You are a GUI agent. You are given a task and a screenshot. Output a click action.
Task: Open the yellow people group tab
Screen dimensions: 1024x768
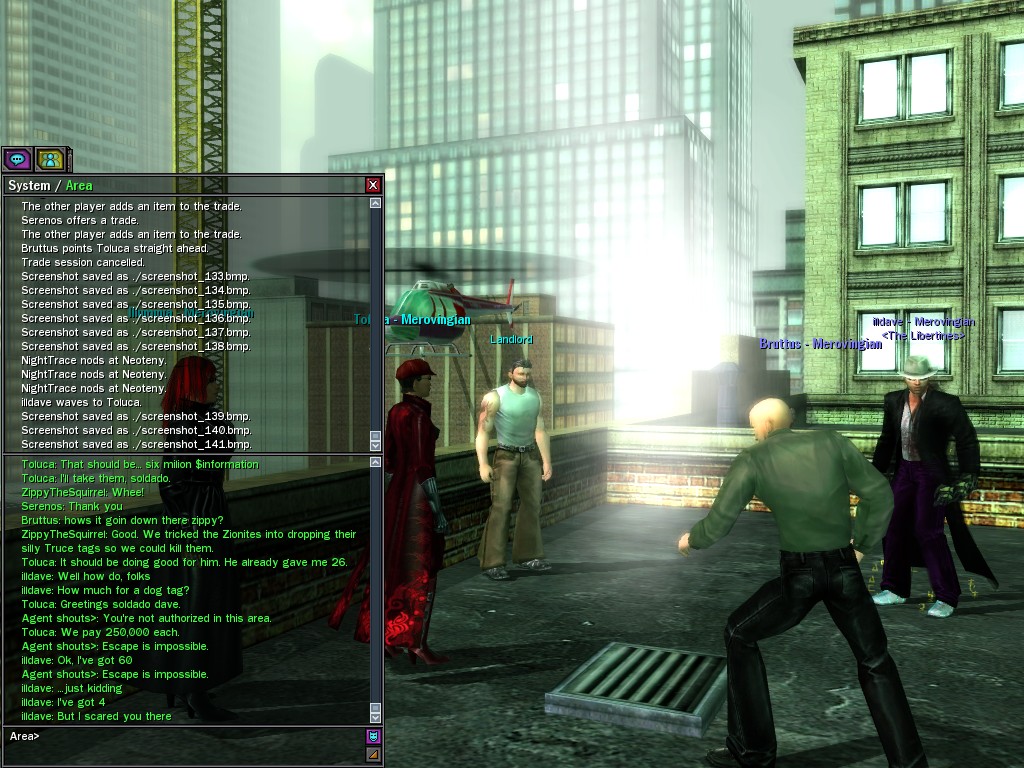(x=50, y=158)
